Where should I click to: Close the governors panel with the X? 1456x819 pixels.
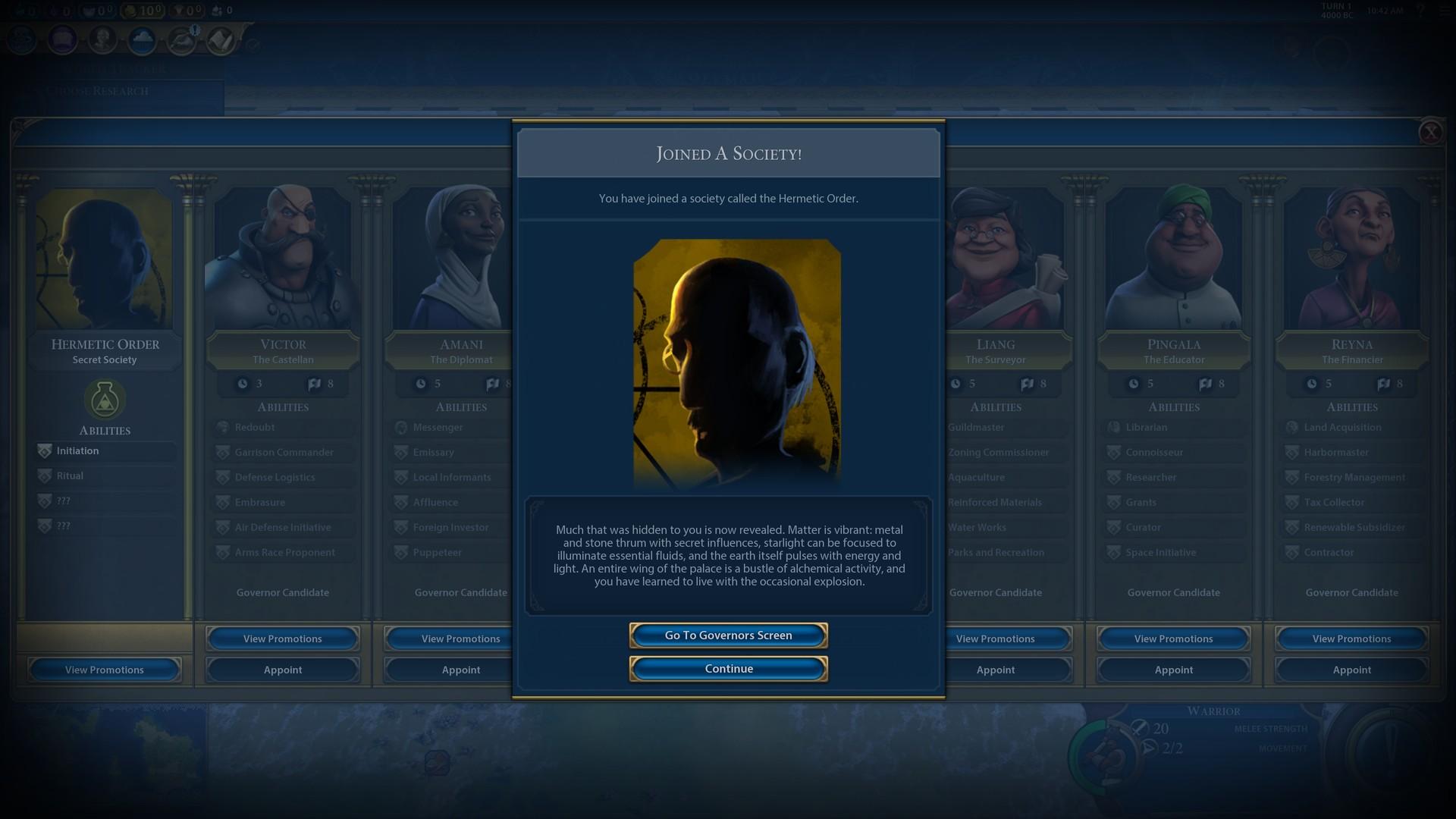pos(1431,132)
